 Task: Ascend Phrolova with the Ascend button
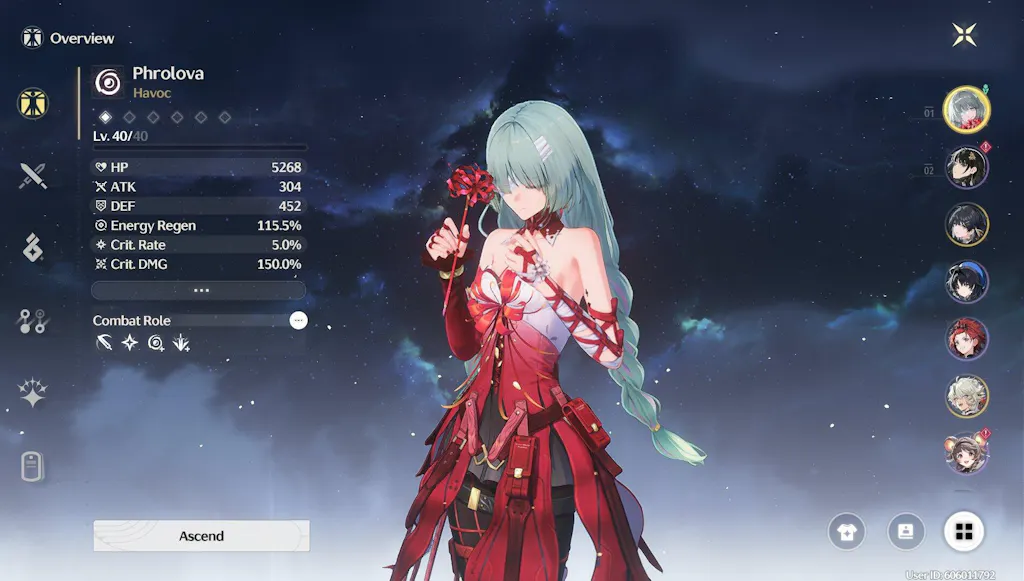(201, 536)
